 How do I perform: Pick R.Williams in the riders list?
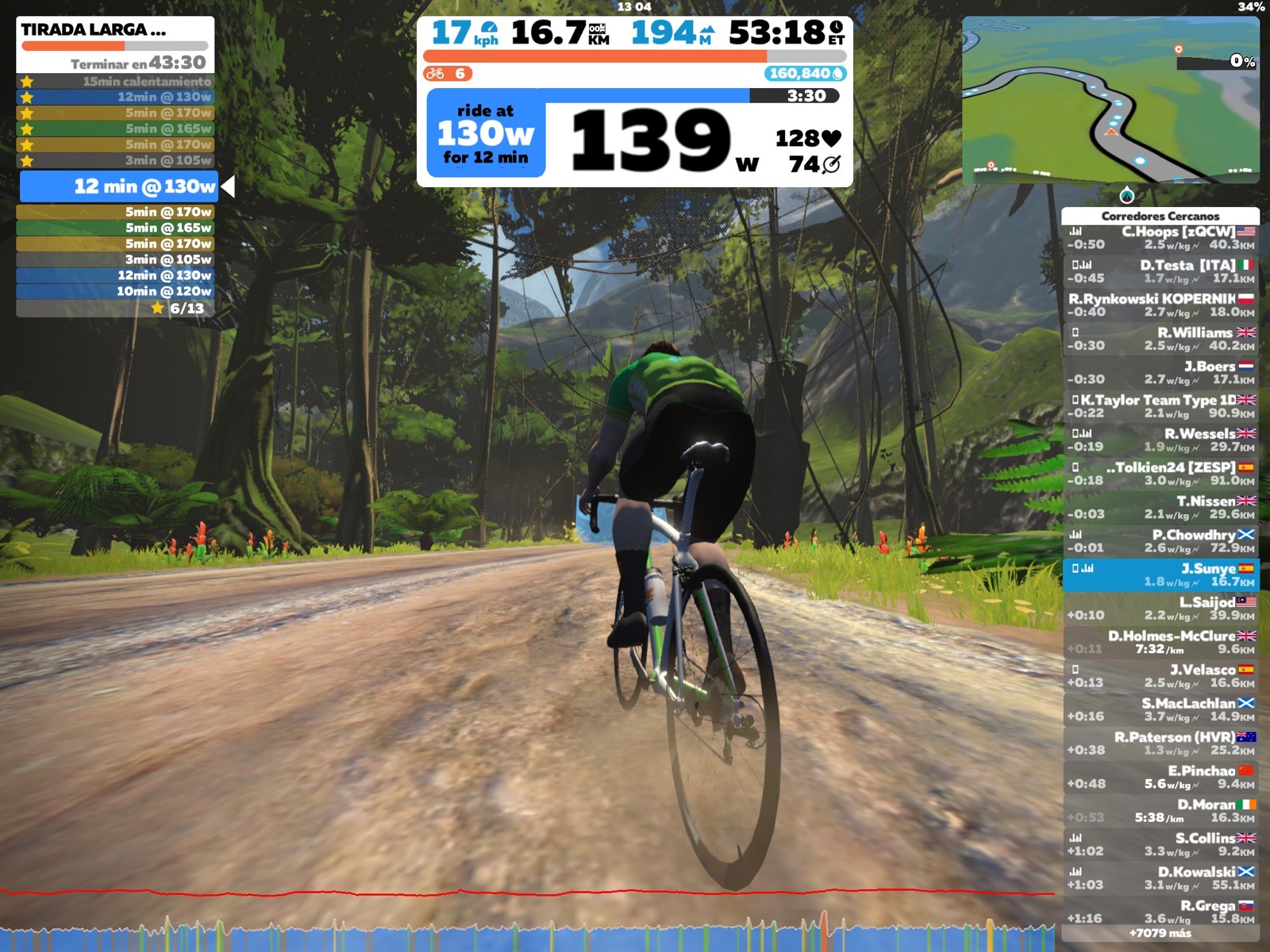pyautogui.click(x=1160, y=339)
